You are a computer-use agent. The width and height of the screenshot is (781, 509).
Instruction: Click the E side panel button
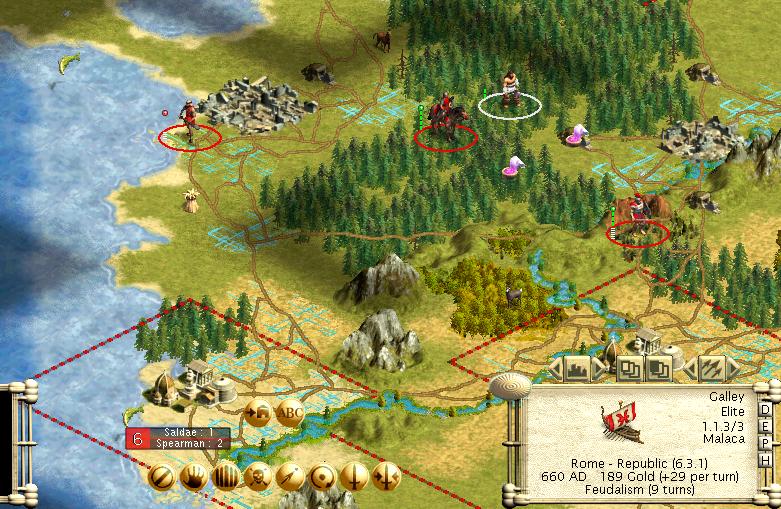point(766,427)
